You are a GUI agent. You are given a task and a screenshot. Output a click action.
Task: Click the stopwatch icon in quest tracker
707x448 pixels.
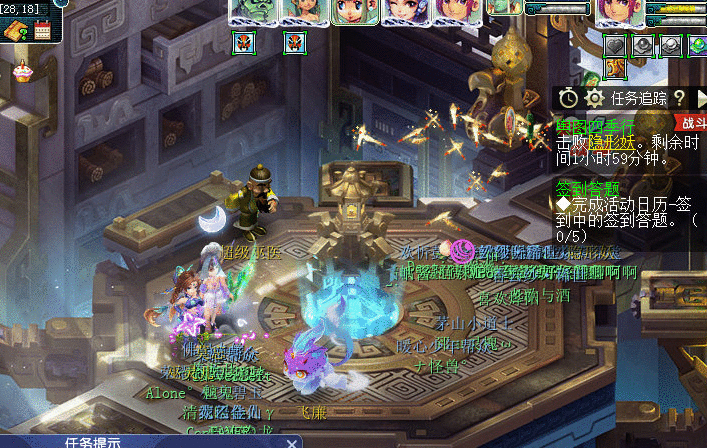tap(568, 98)
